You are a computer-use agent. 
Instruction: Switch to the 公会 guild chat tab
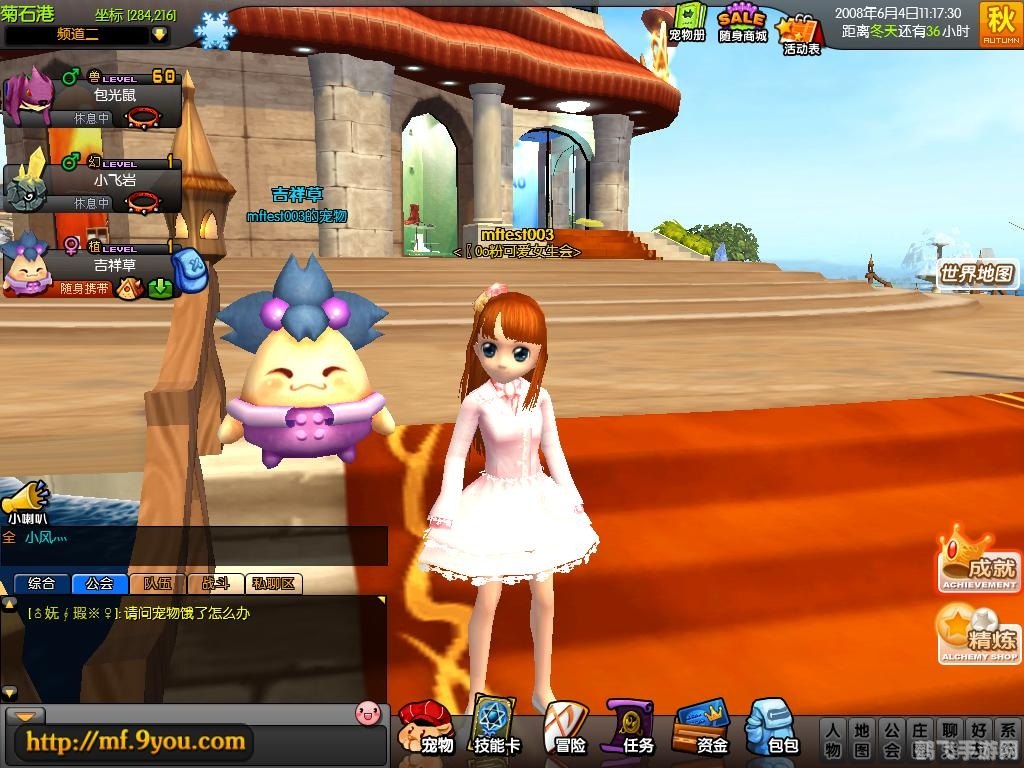click(x=99, y=584)
